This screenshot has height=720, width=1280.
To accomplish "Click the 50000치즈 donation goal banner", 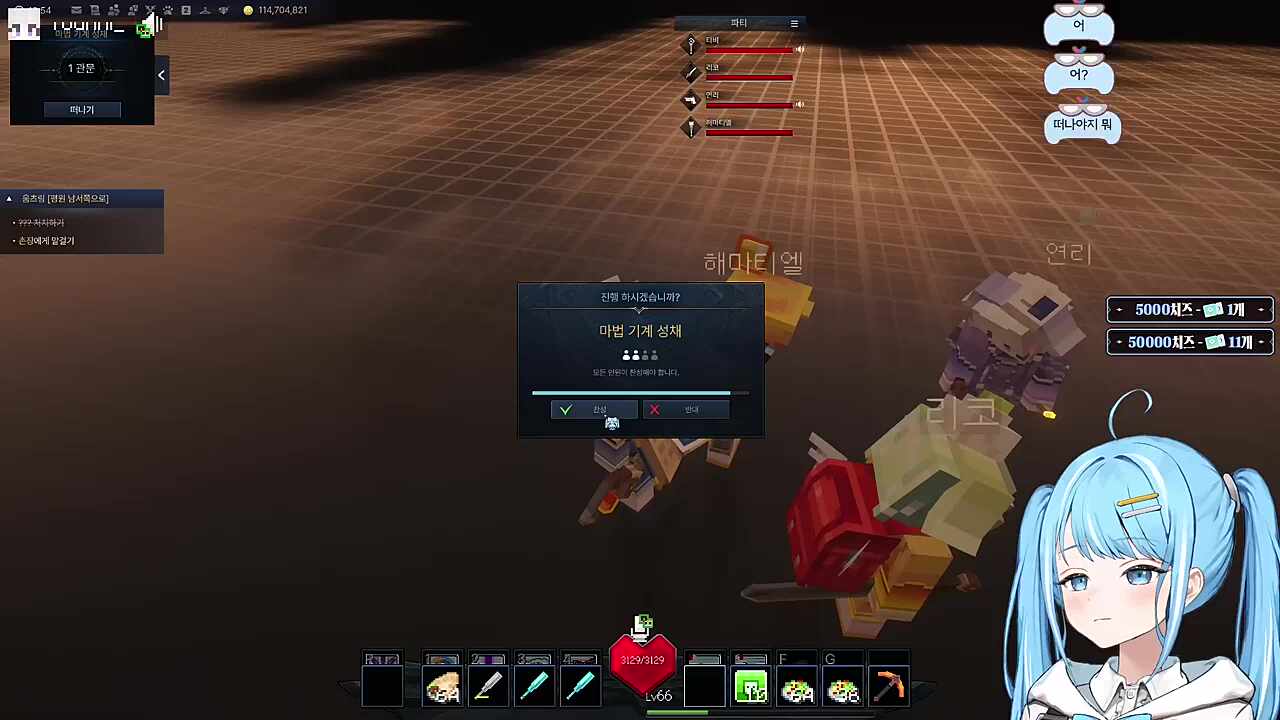I will tap(1189, 342).
